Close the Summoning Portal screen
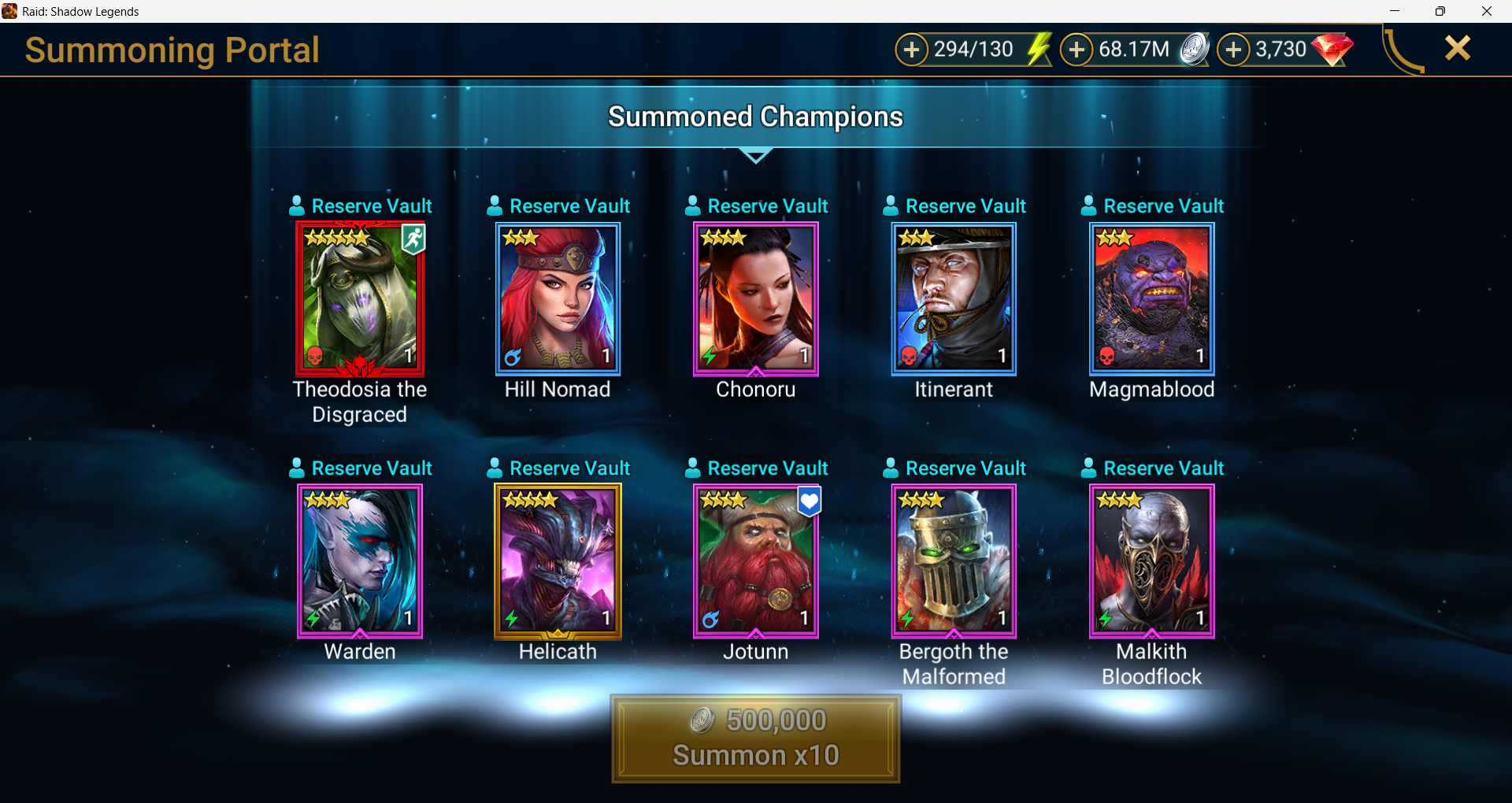This screenshot has width=1512, height=803. click(x=1458, y=49)
